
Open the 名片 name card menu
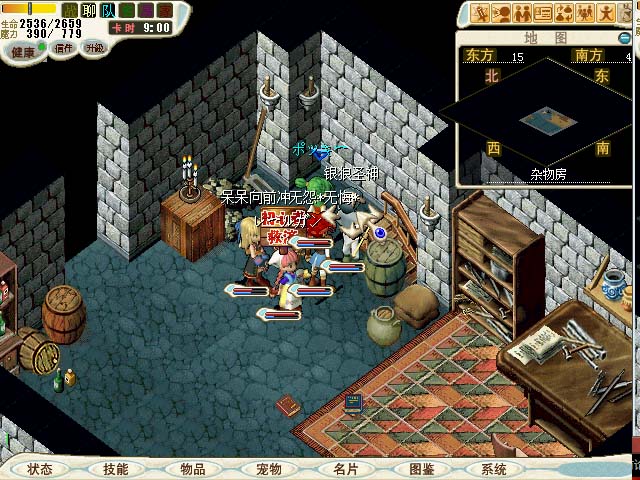[345, 468]
